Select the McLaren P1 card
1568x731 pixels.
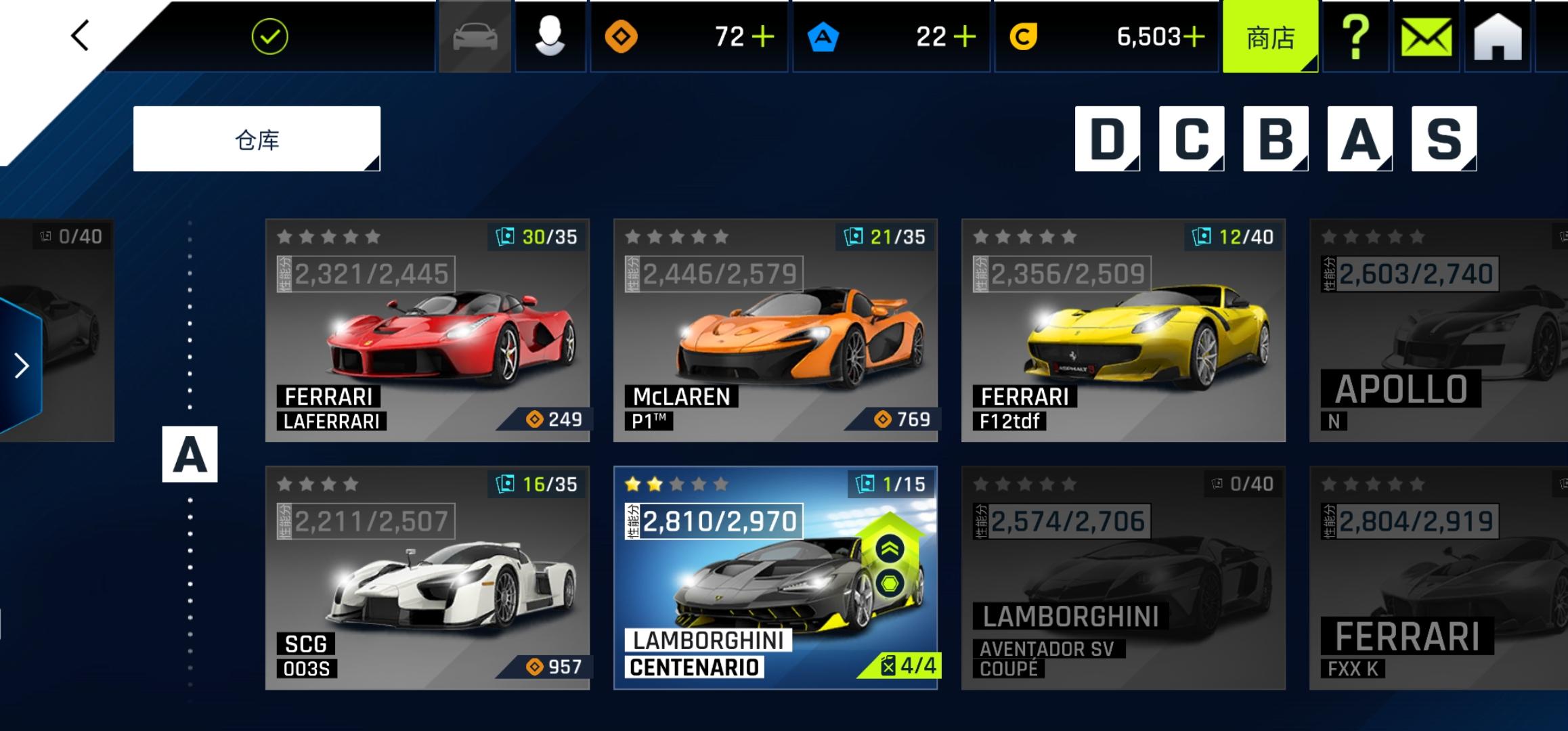pyautogui.click(x=775, y=330)
